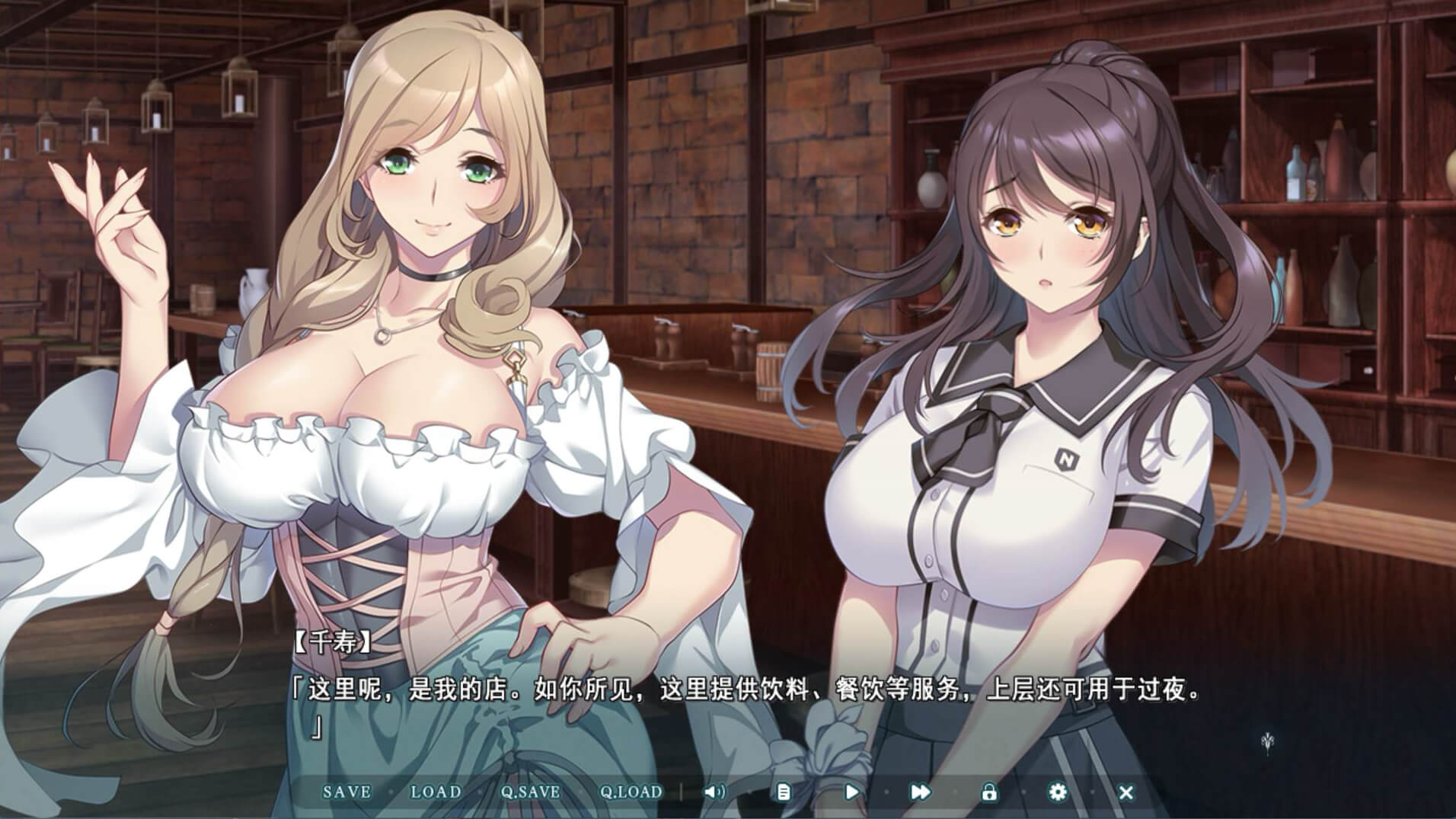
Task: Hide the text window with X
Action: (x=1126, y=792)
